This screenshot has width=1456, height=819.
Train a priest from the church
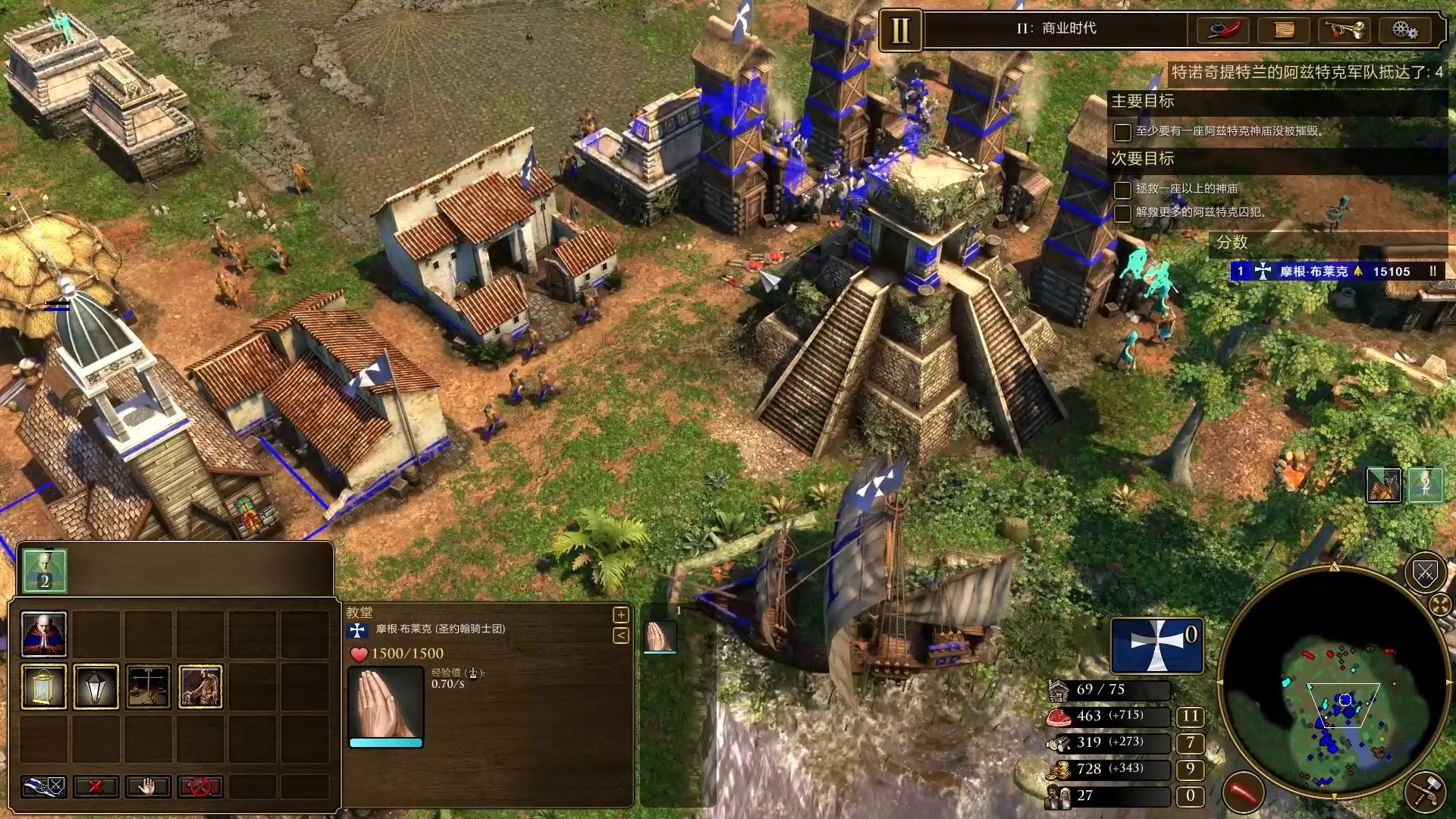44,634
